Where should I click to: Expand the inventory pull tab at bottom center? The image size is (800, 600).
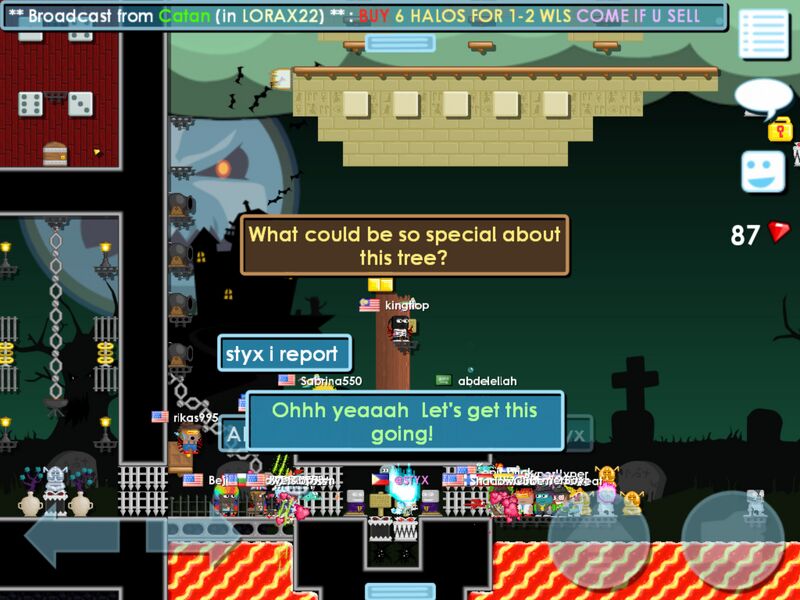click(400, 591)
